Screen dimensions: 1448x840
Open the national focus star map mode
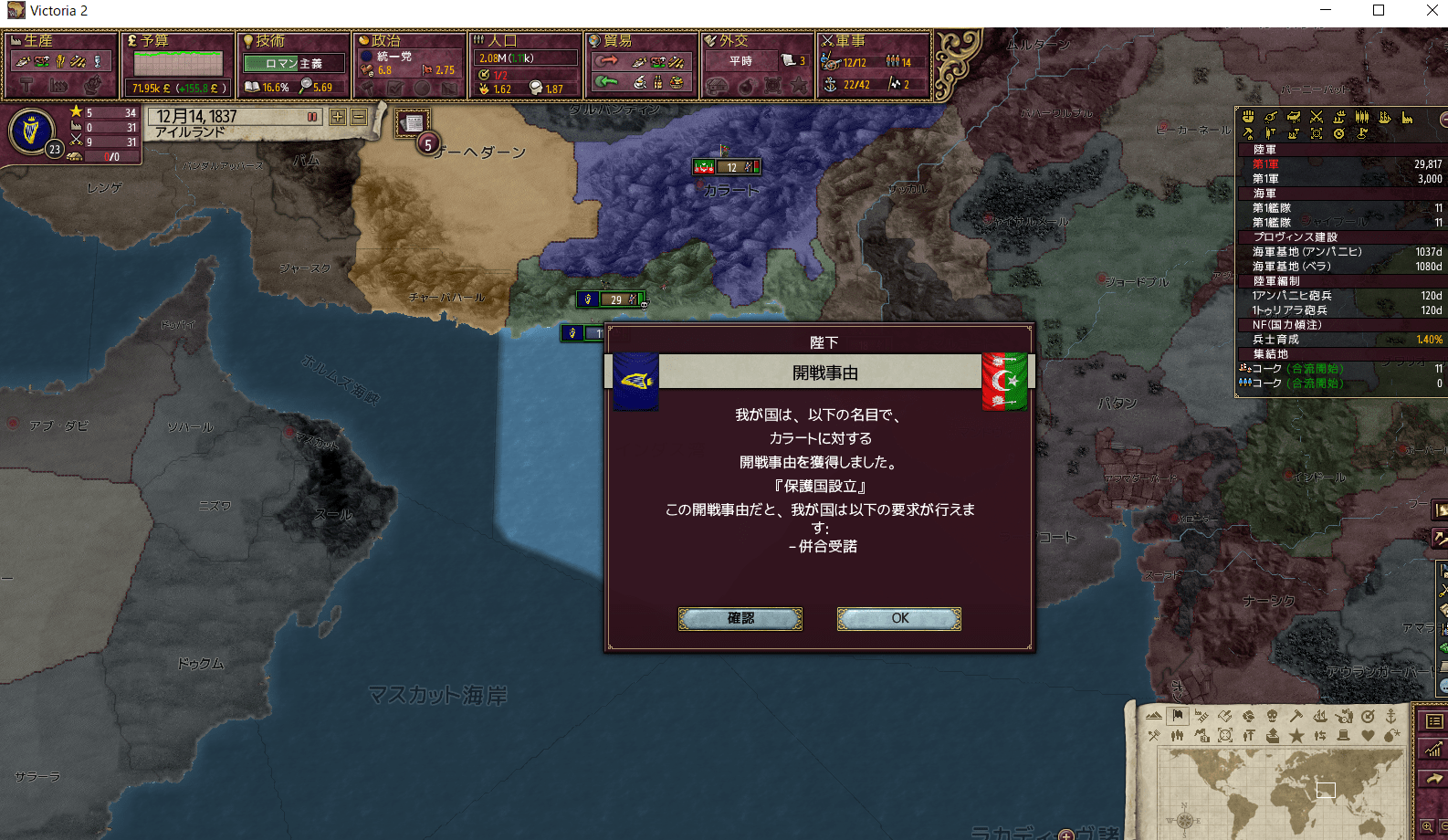click(1297, 735)
